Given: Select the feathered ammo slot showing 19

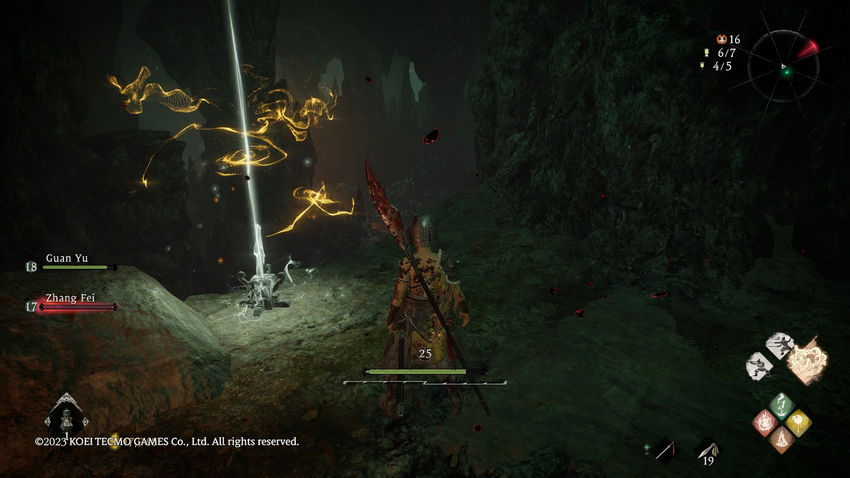Looking at the screenshot, I should point(707,452).
